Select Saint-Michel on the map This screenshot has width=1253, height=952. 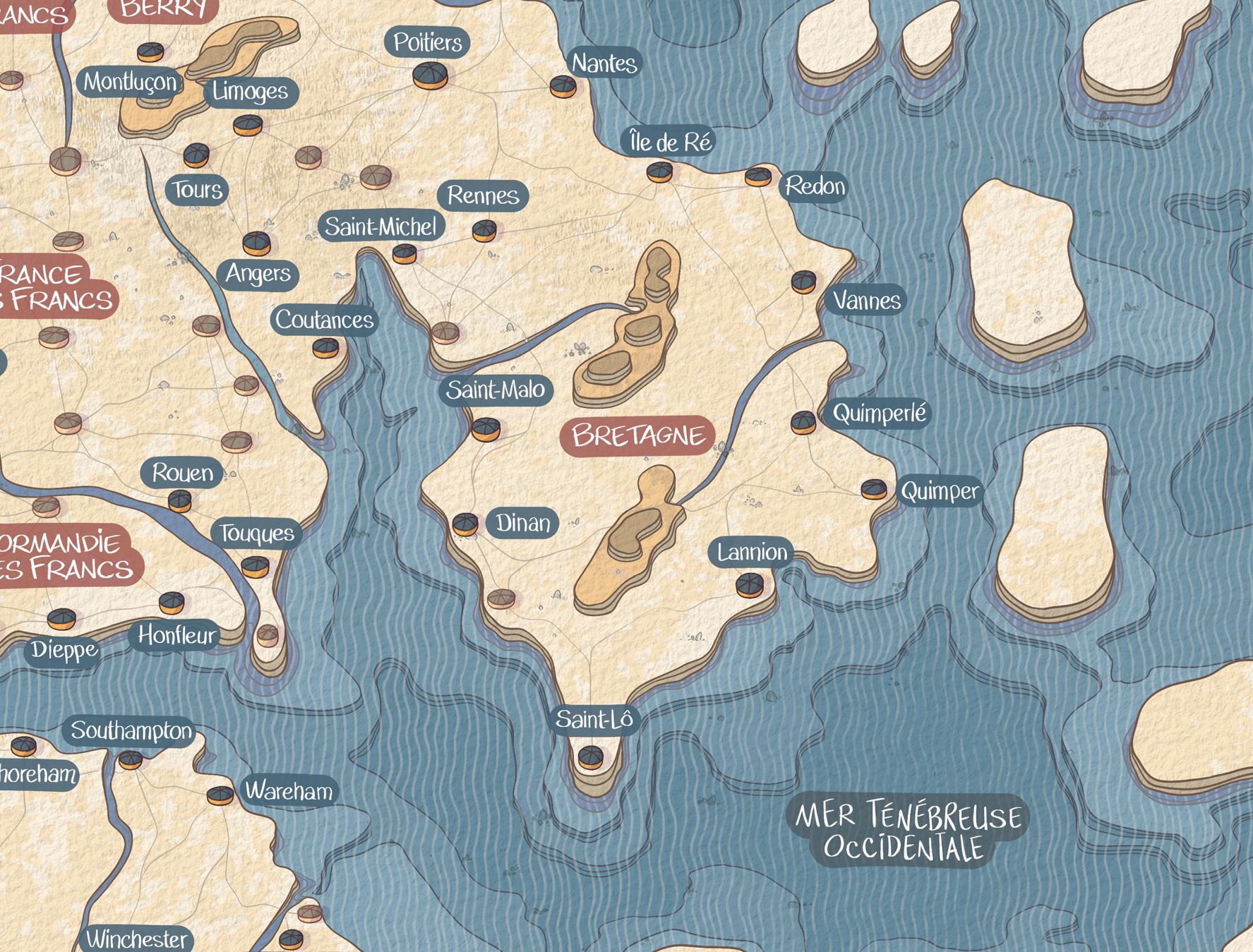pos(404,253)
